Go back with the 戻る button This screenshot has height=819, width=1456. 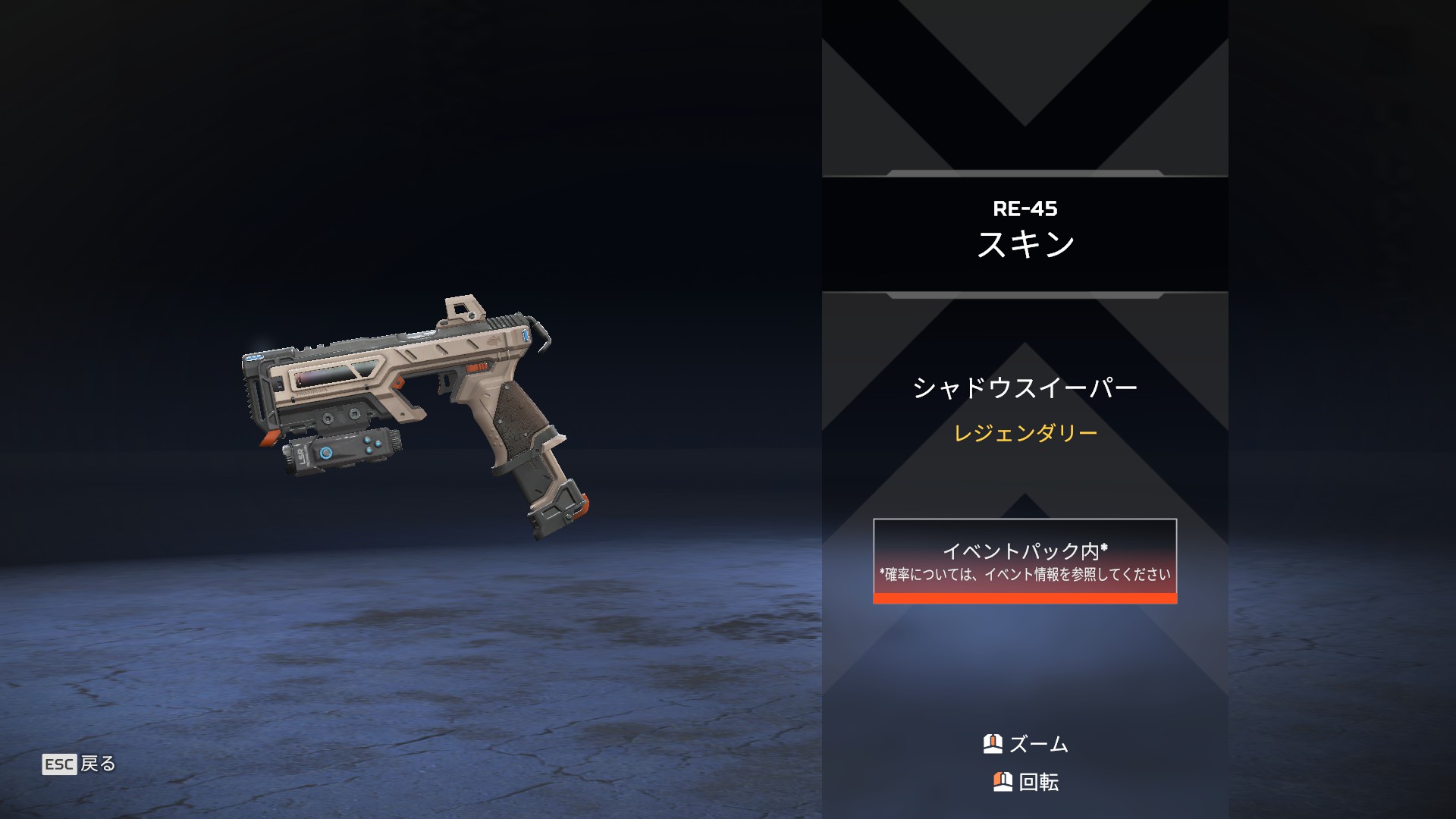click(x=80, y=764)
